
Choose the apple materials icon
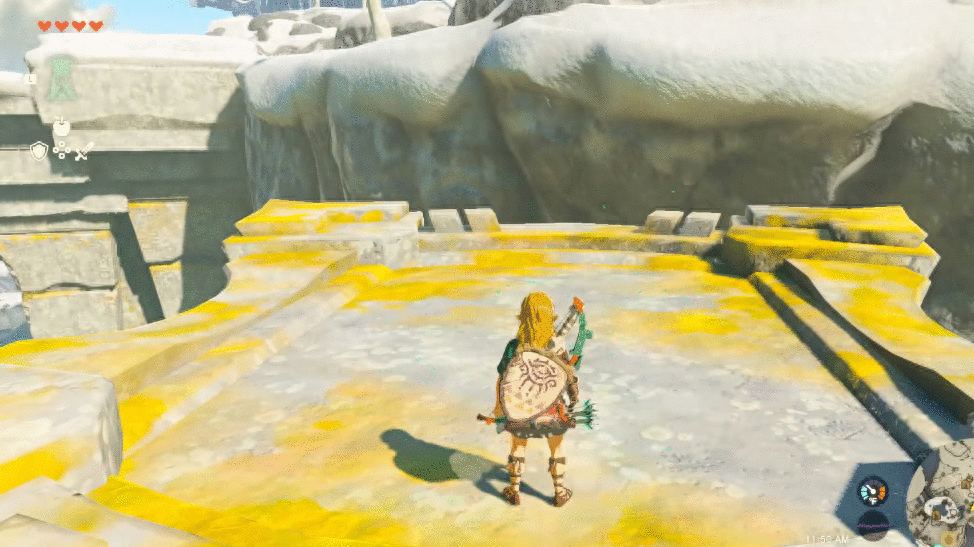(61, 127)
